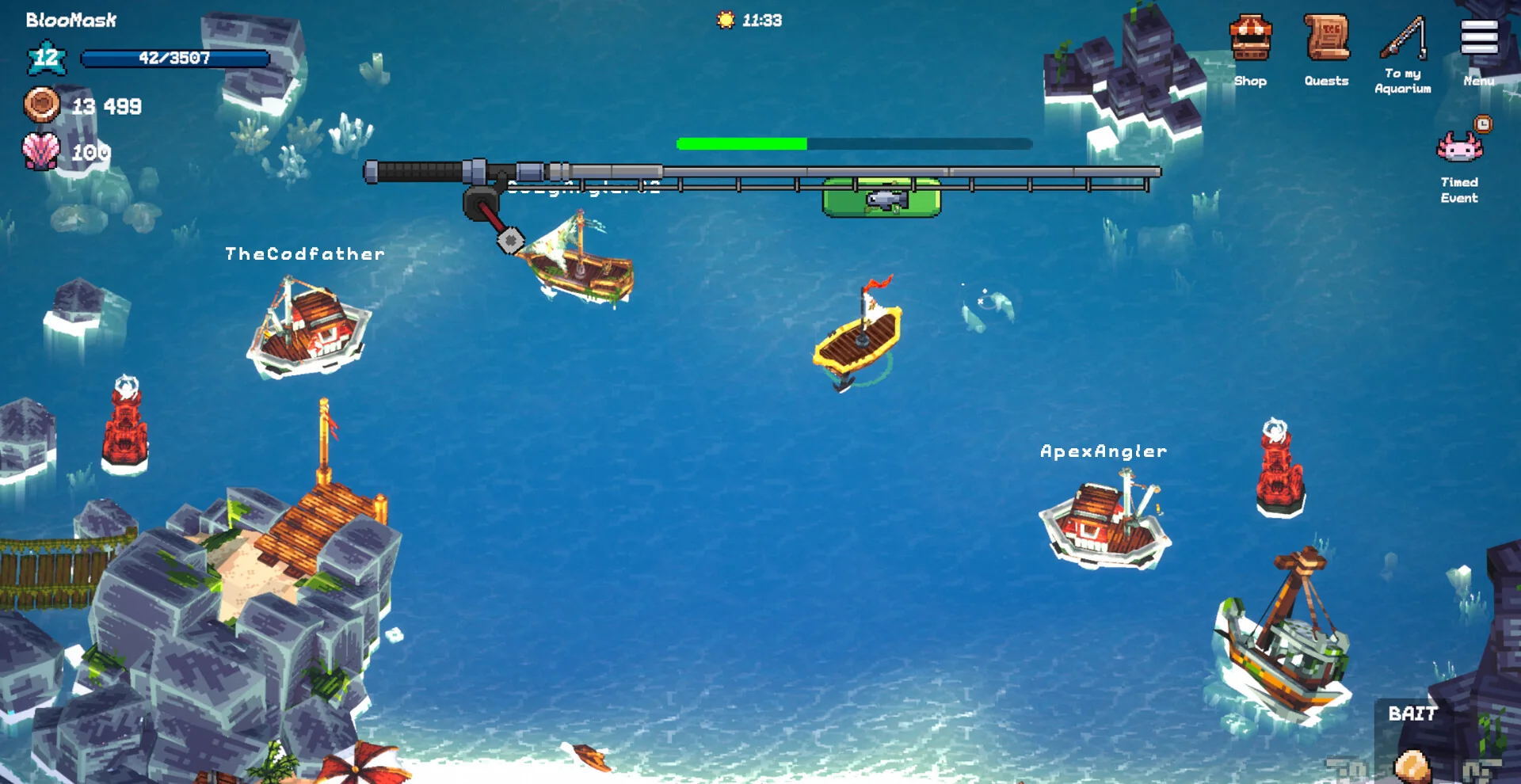Image resolution: width=1521 pixels, height=784 pixels.
Task: Click the green fish catch zone
Action: 882,198
